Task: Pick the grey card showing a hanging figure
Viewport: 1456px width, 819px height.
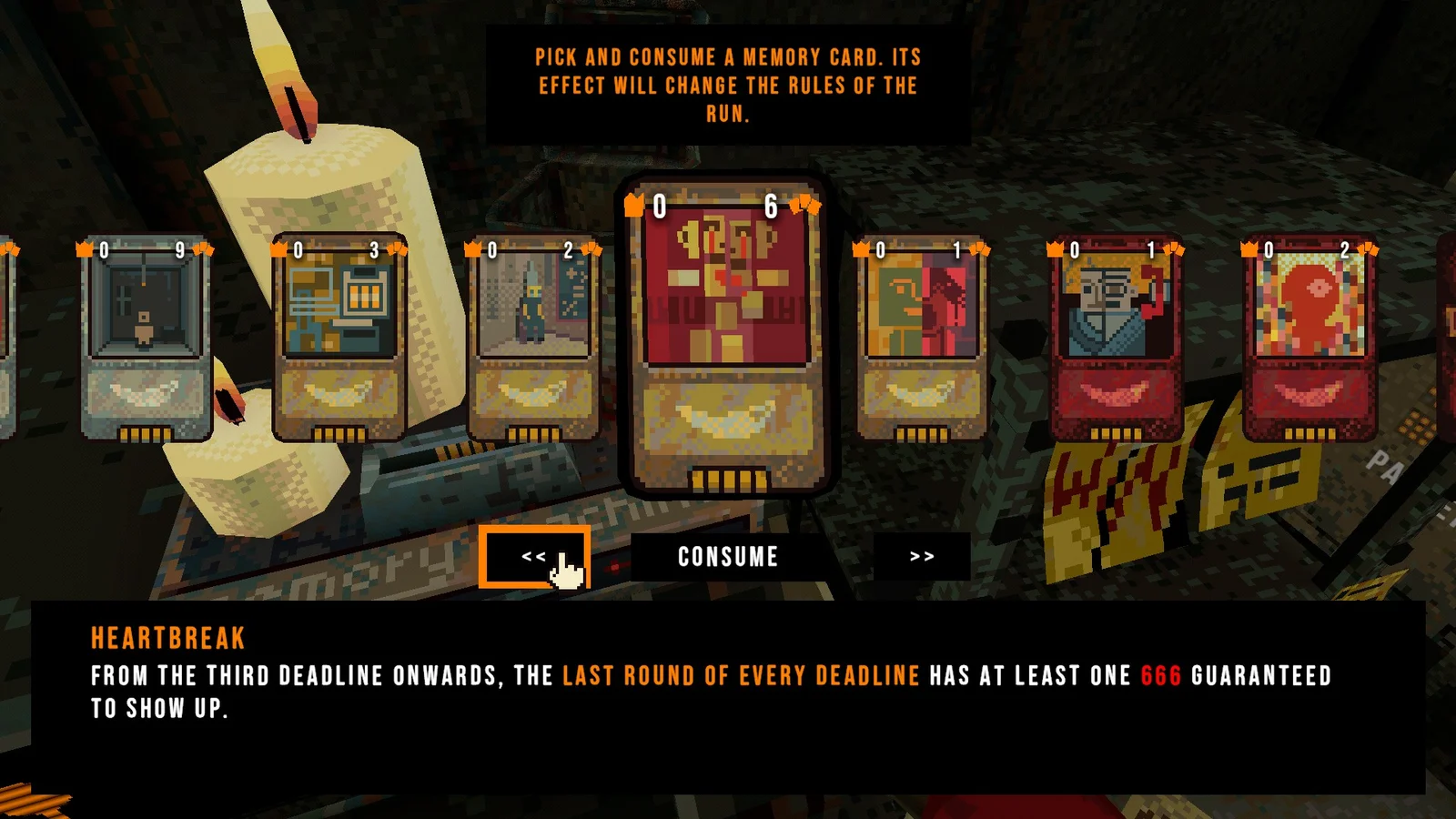Action: (x=146, y=339)
